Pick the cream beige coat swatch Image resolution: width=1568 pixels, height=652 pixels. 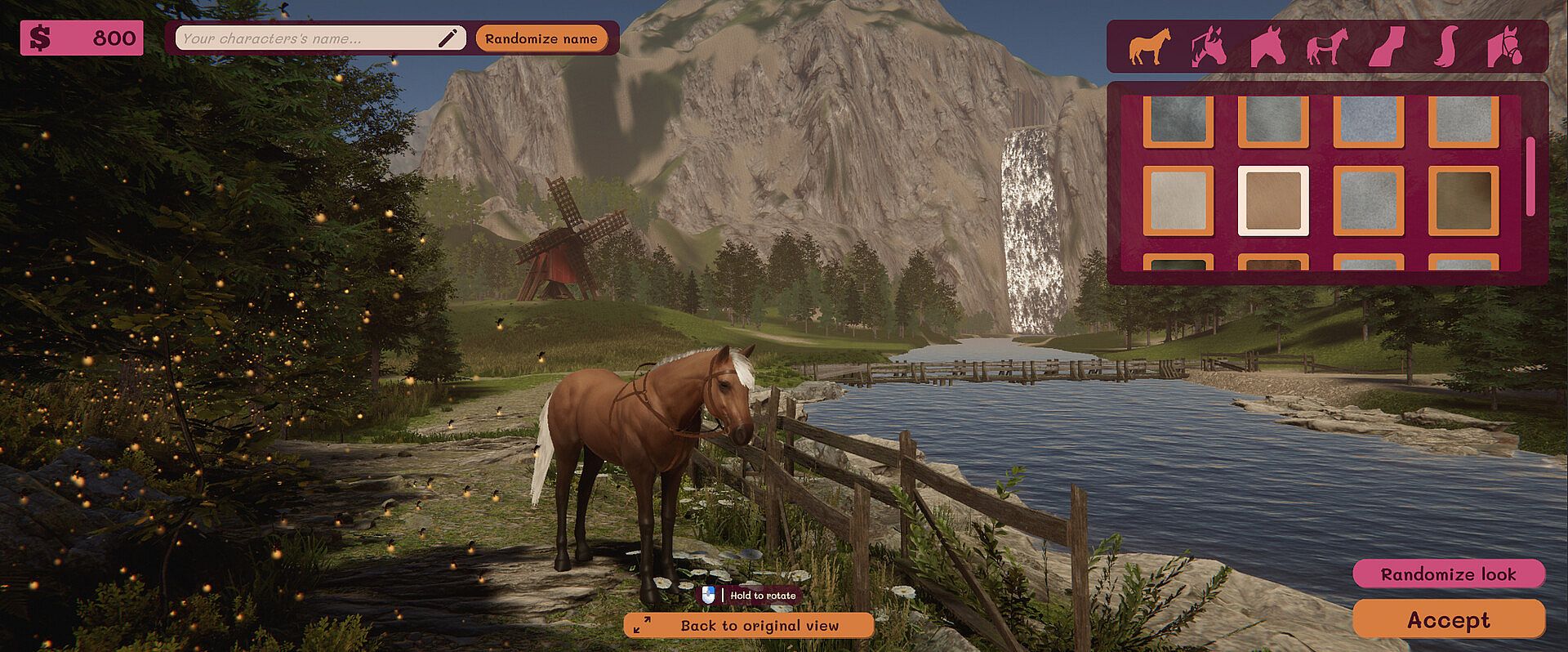[x=1178, y=201]
